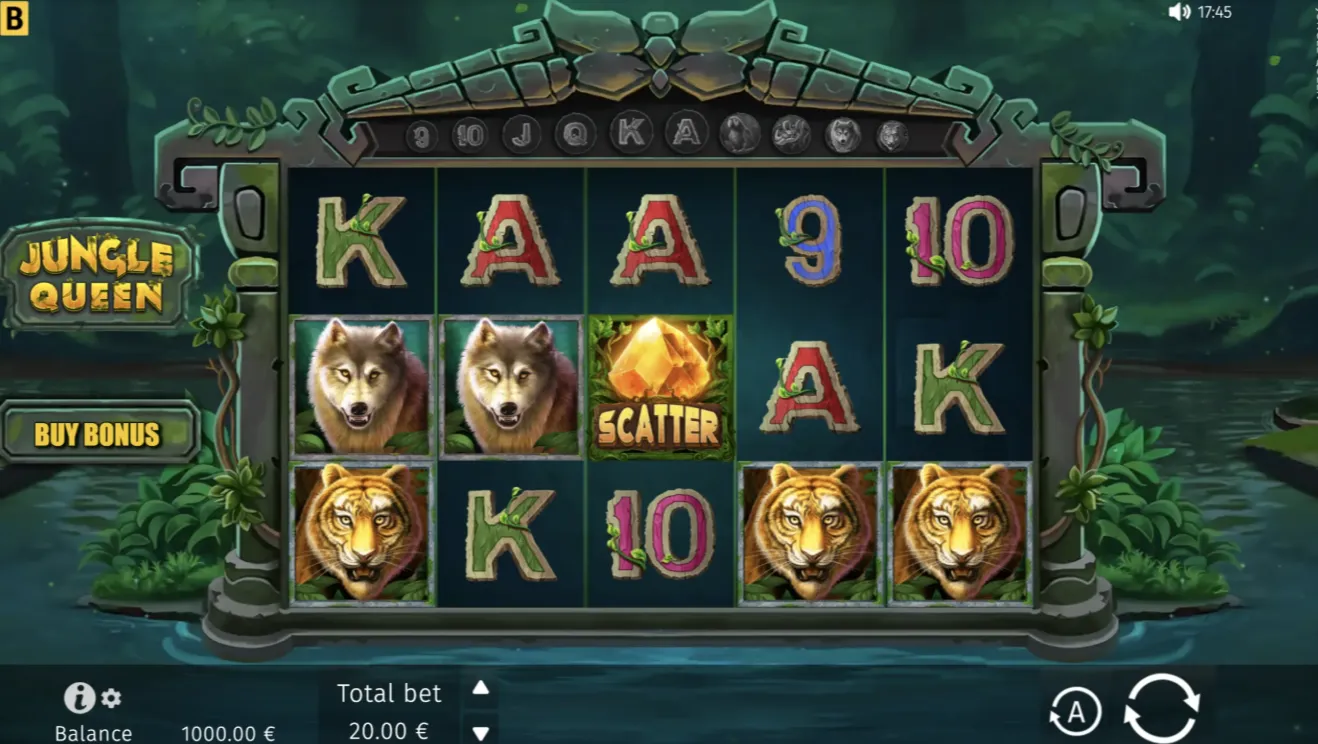Activate the autoplay button marked A
Viewport: 1318px width, 744px height.
point(1075,712)
